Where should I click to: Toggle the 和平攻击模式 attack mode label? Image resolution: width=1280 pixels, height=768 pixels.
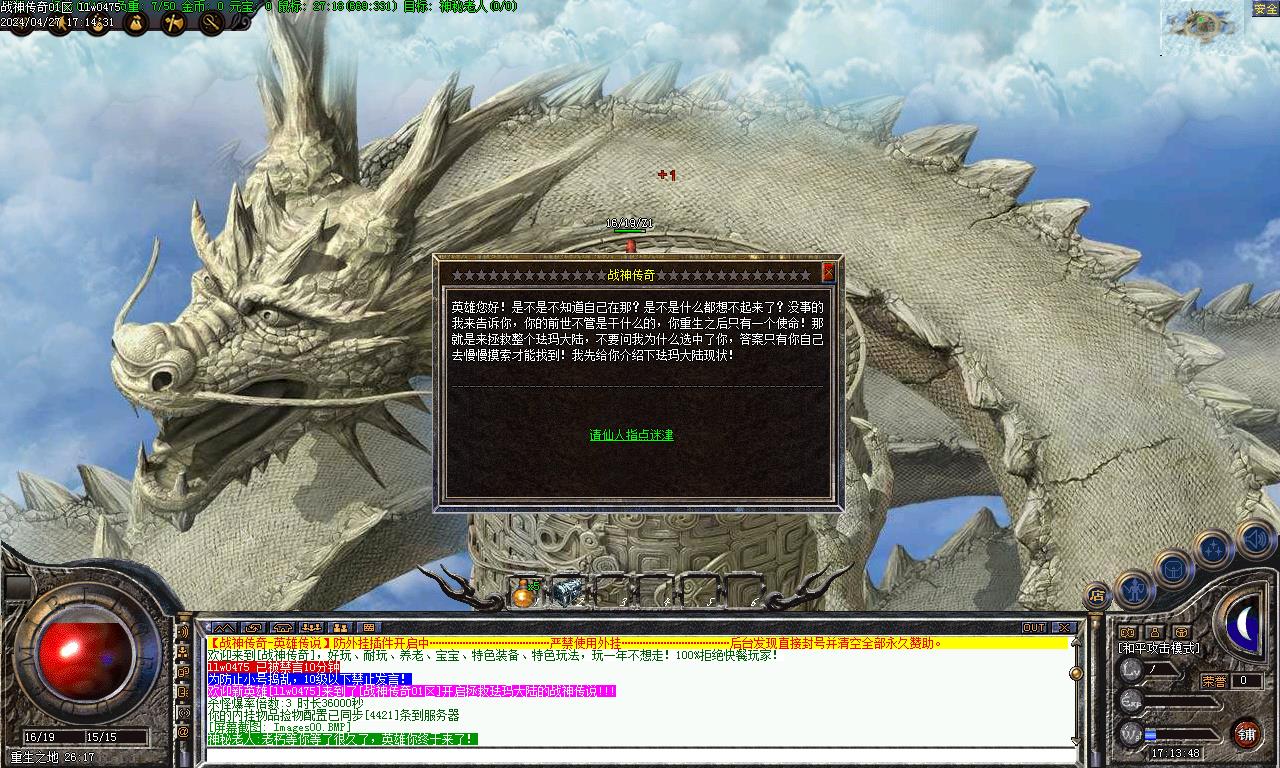point(1158,648)
